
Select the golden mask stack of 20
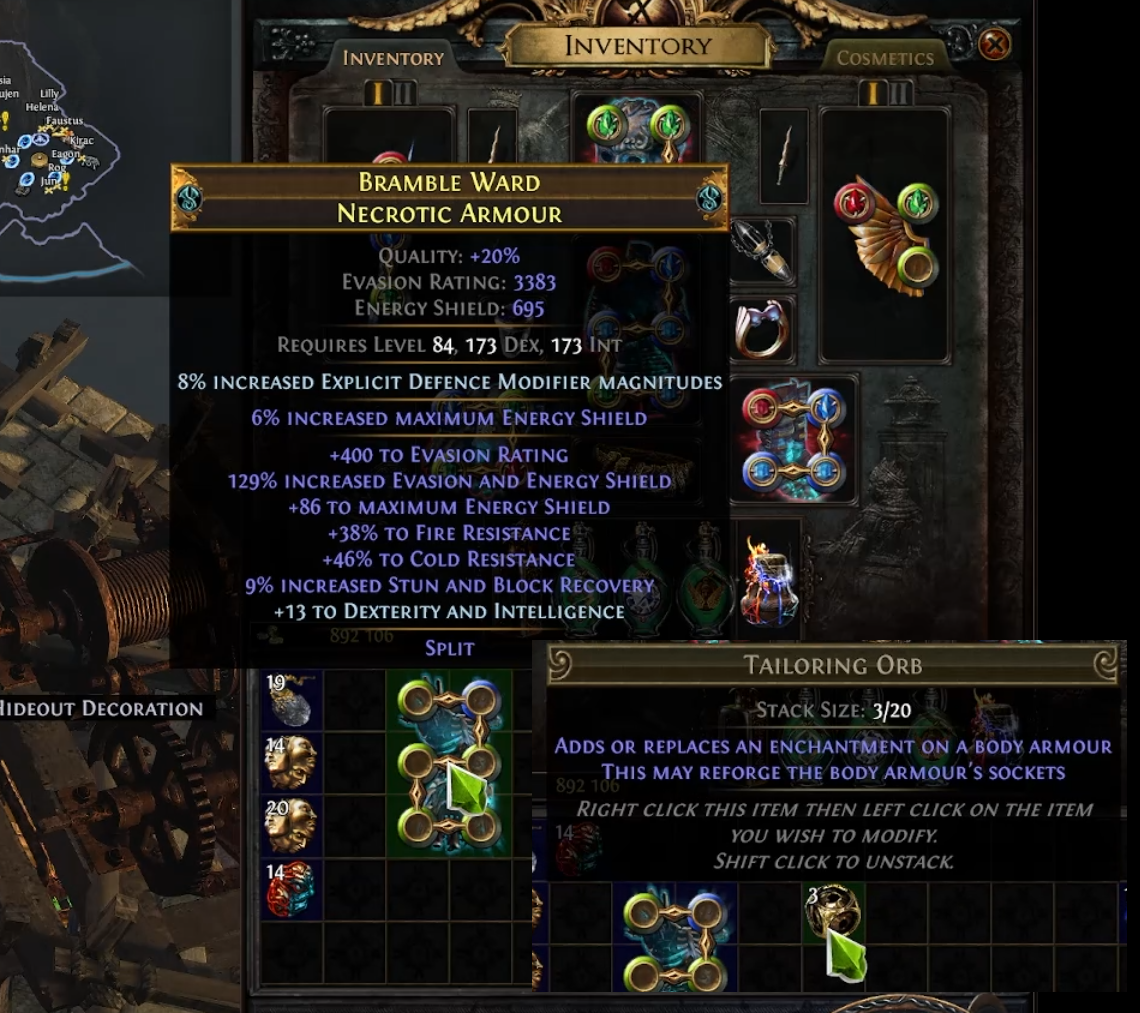point(291,824)
